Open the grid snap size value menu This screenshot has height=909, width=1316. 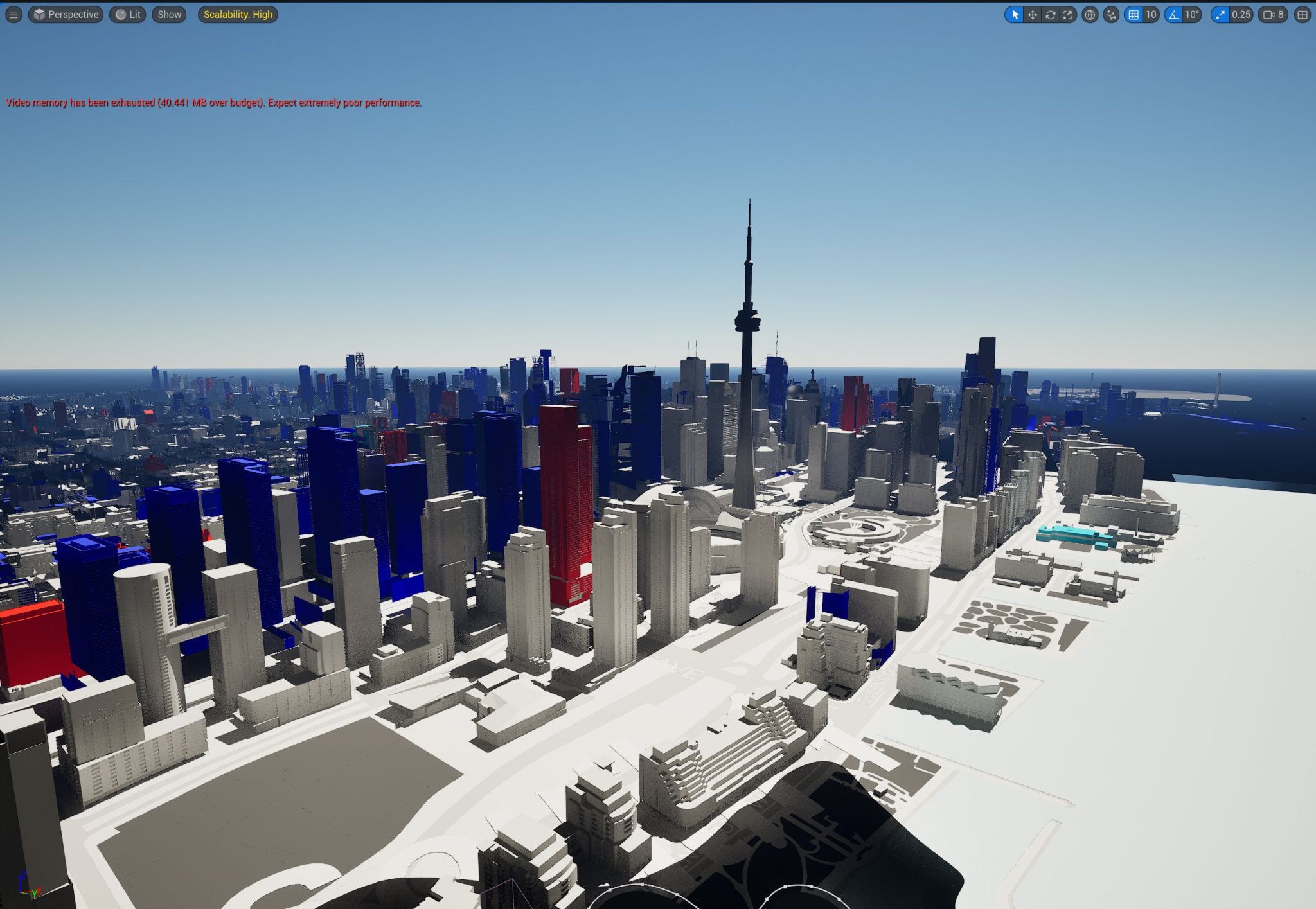click(x=1151, y=15)
